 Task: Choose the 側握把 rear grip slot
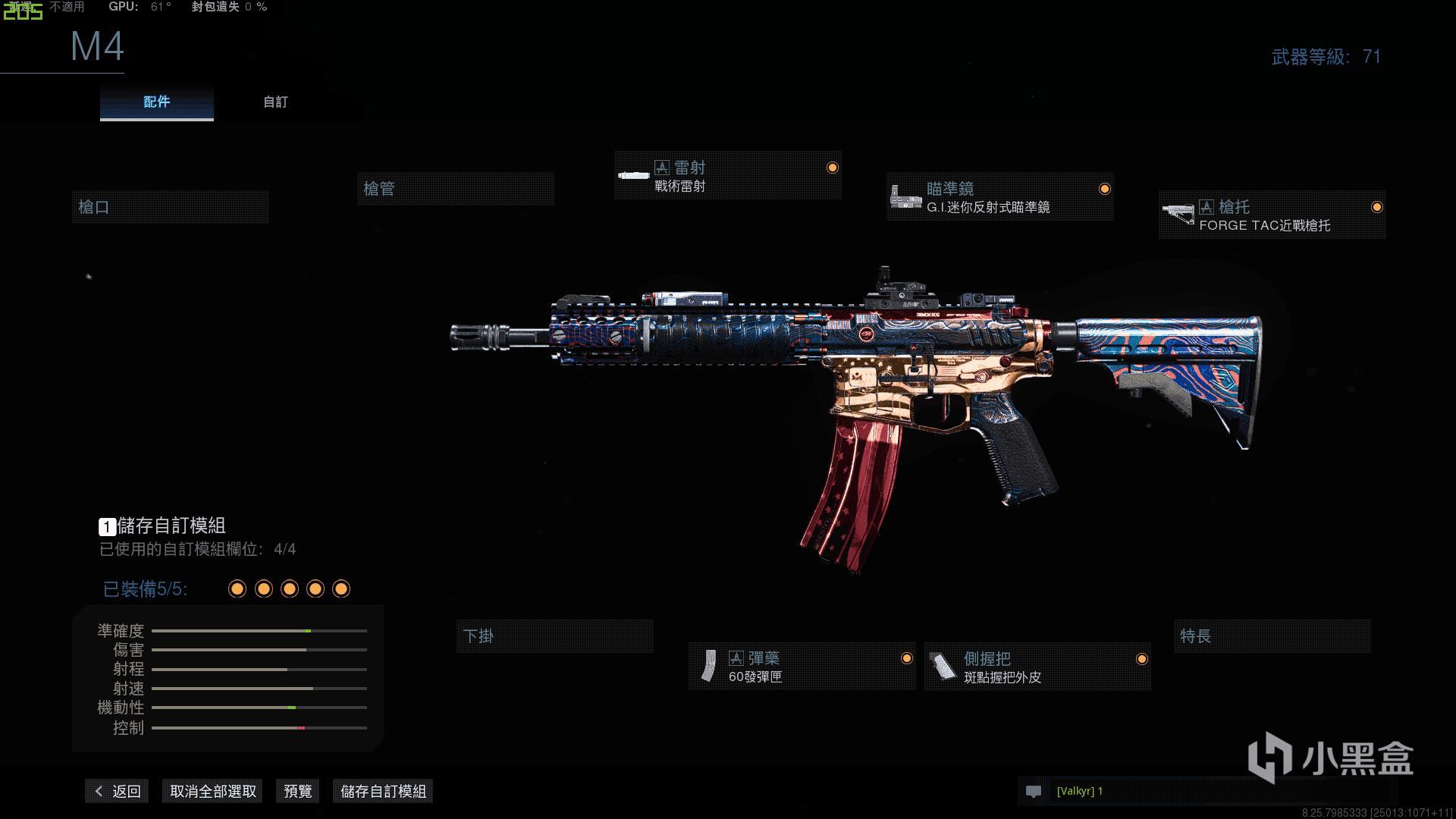(1037, 667)
